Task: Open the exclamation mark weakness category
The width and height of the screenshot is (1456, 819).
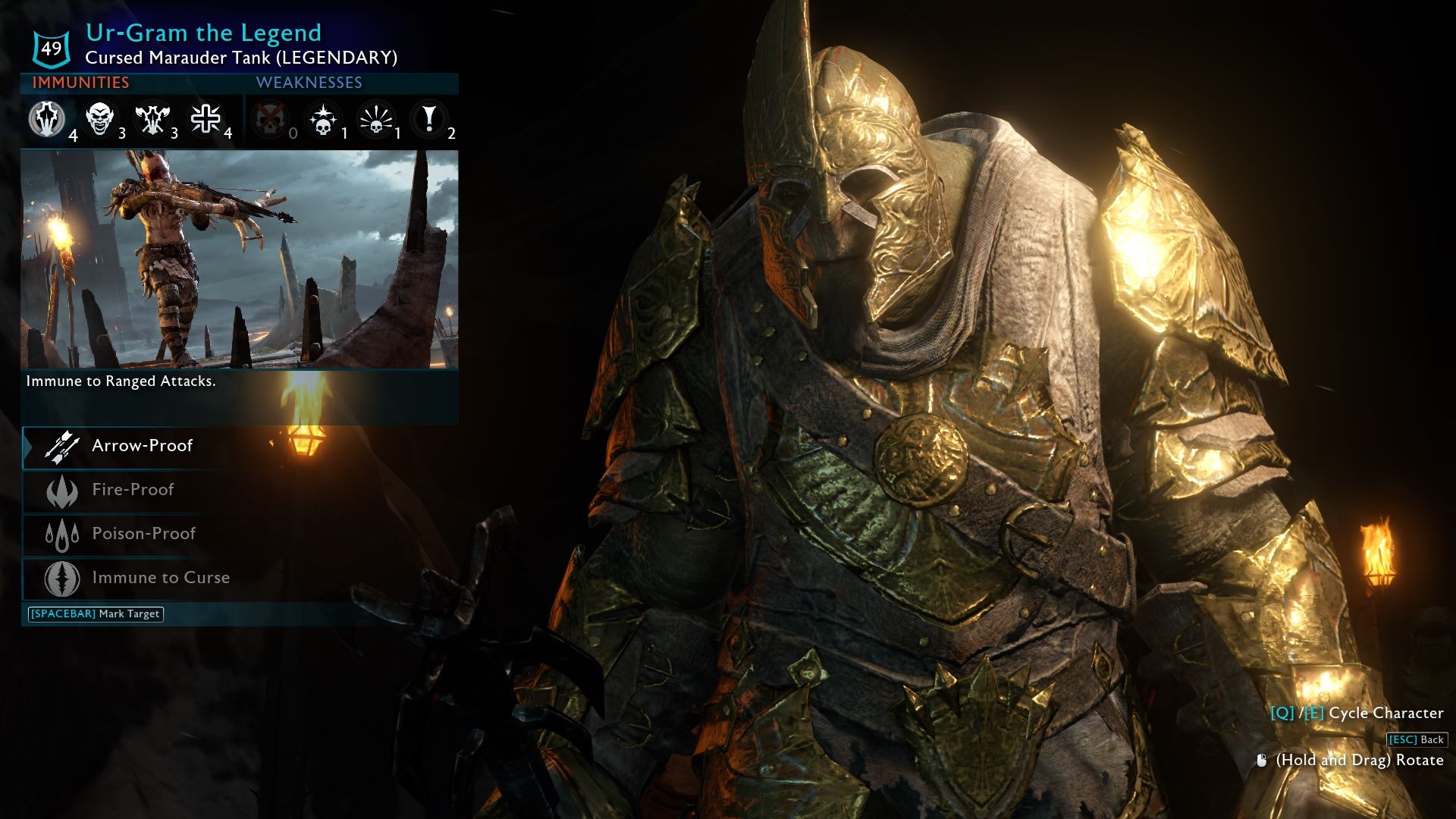Action: point(429,119)
